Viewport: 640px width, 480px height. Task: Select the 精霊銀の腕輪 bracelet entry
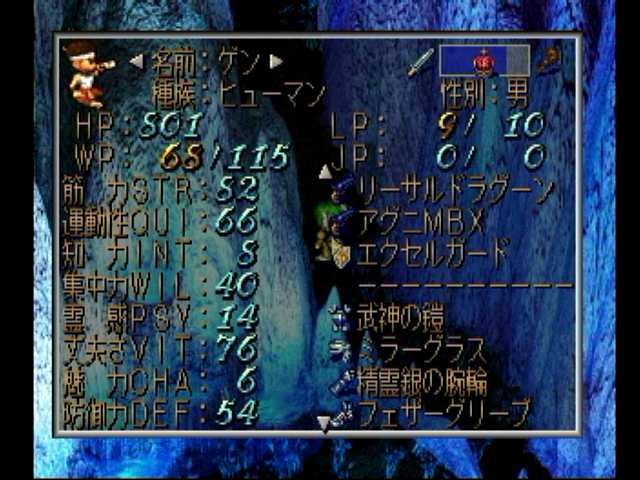point(421,381)
